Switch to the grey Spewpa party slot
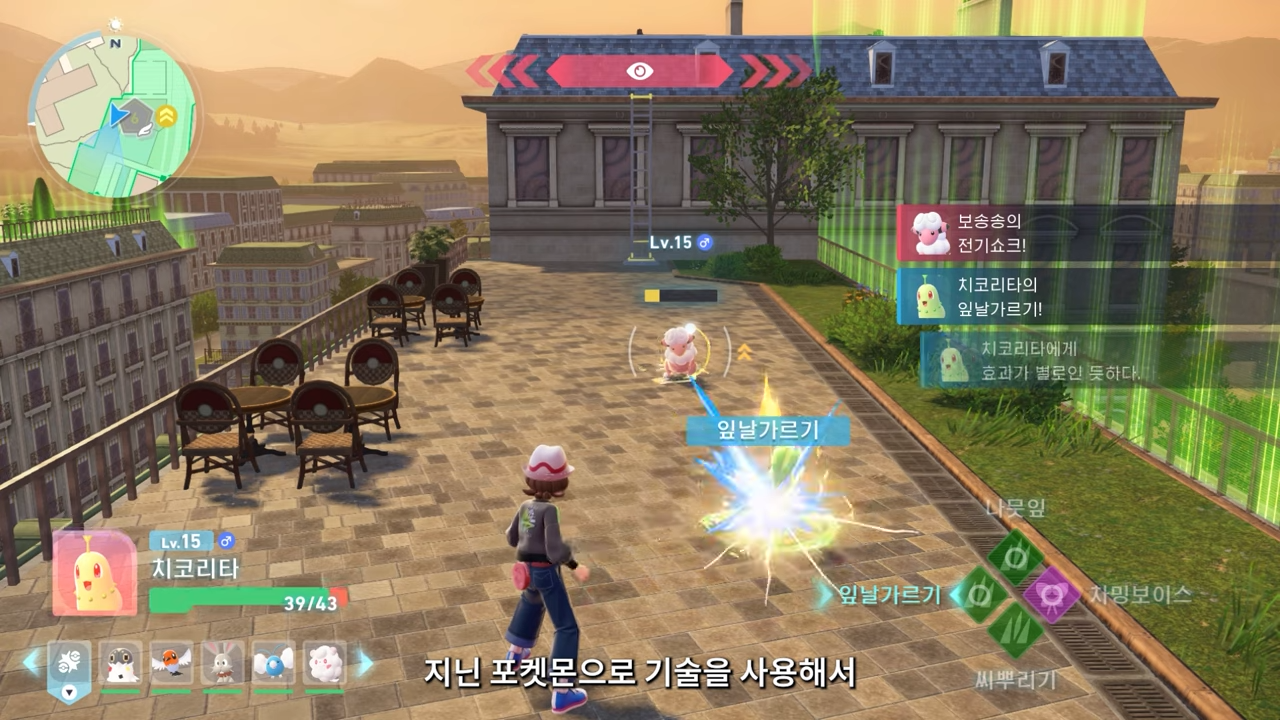 pyautogui.click(x=121, y=663)
